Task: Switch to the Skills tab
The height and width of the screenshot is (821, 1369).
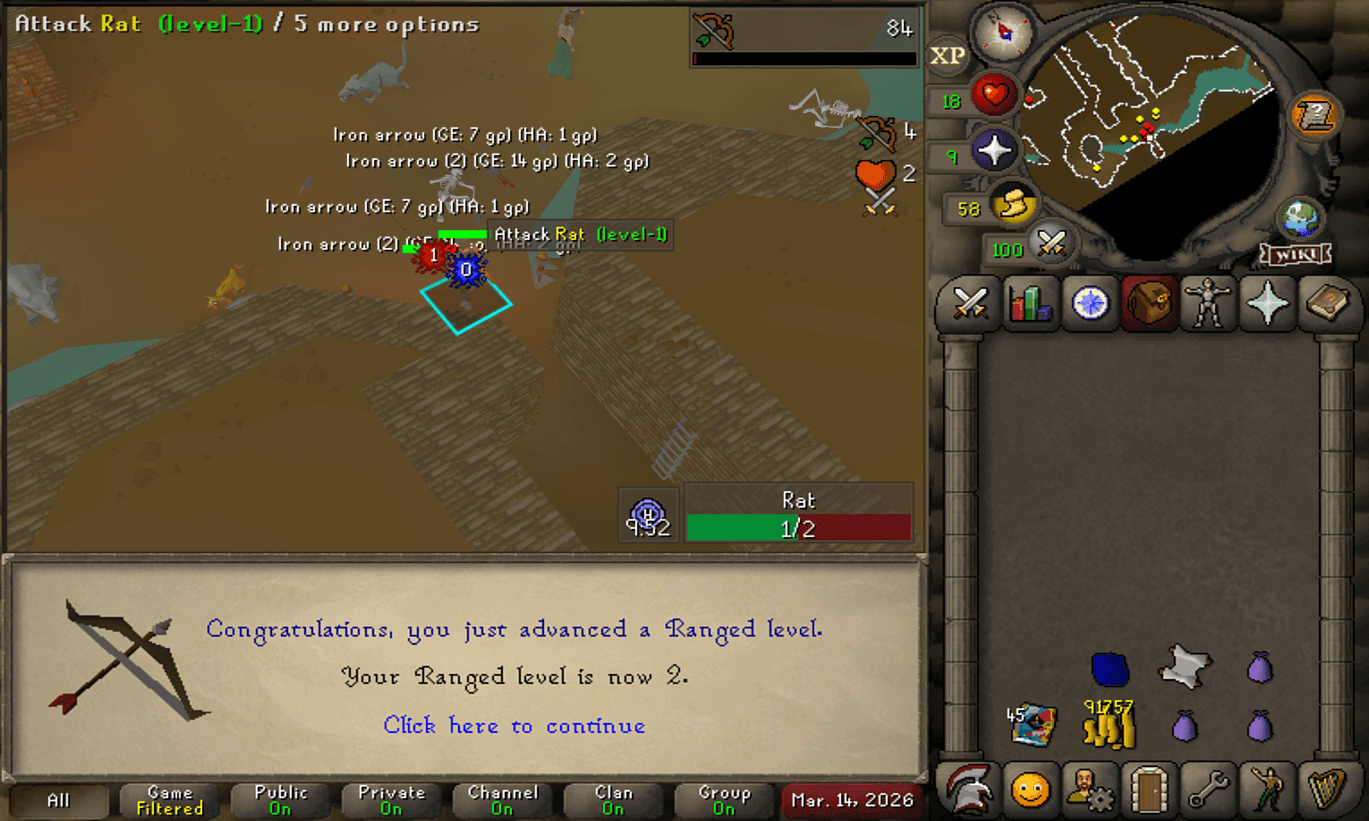Action: 1030,303
